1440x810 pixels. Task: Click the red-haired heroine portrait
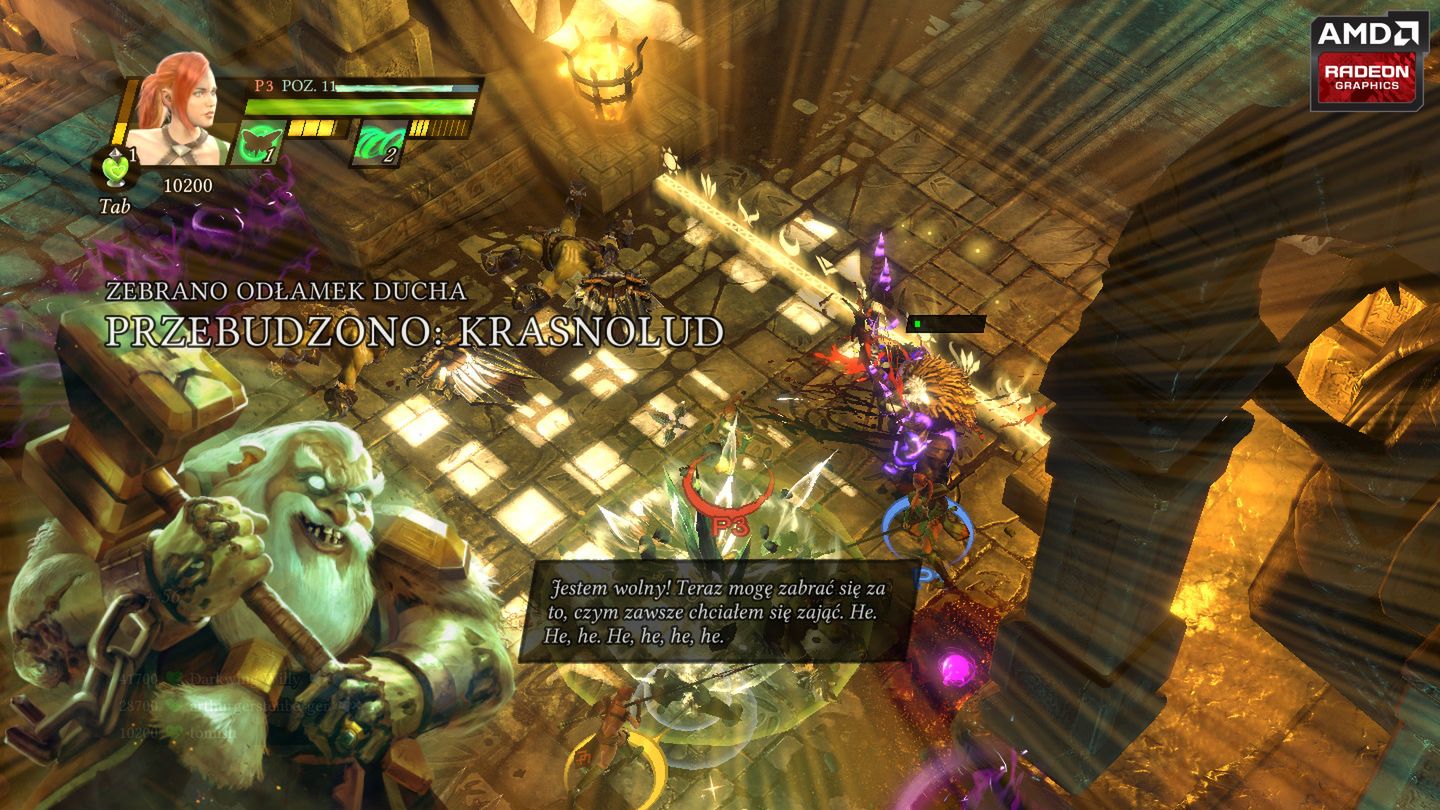pyautogui.click(x=182, y=108)
